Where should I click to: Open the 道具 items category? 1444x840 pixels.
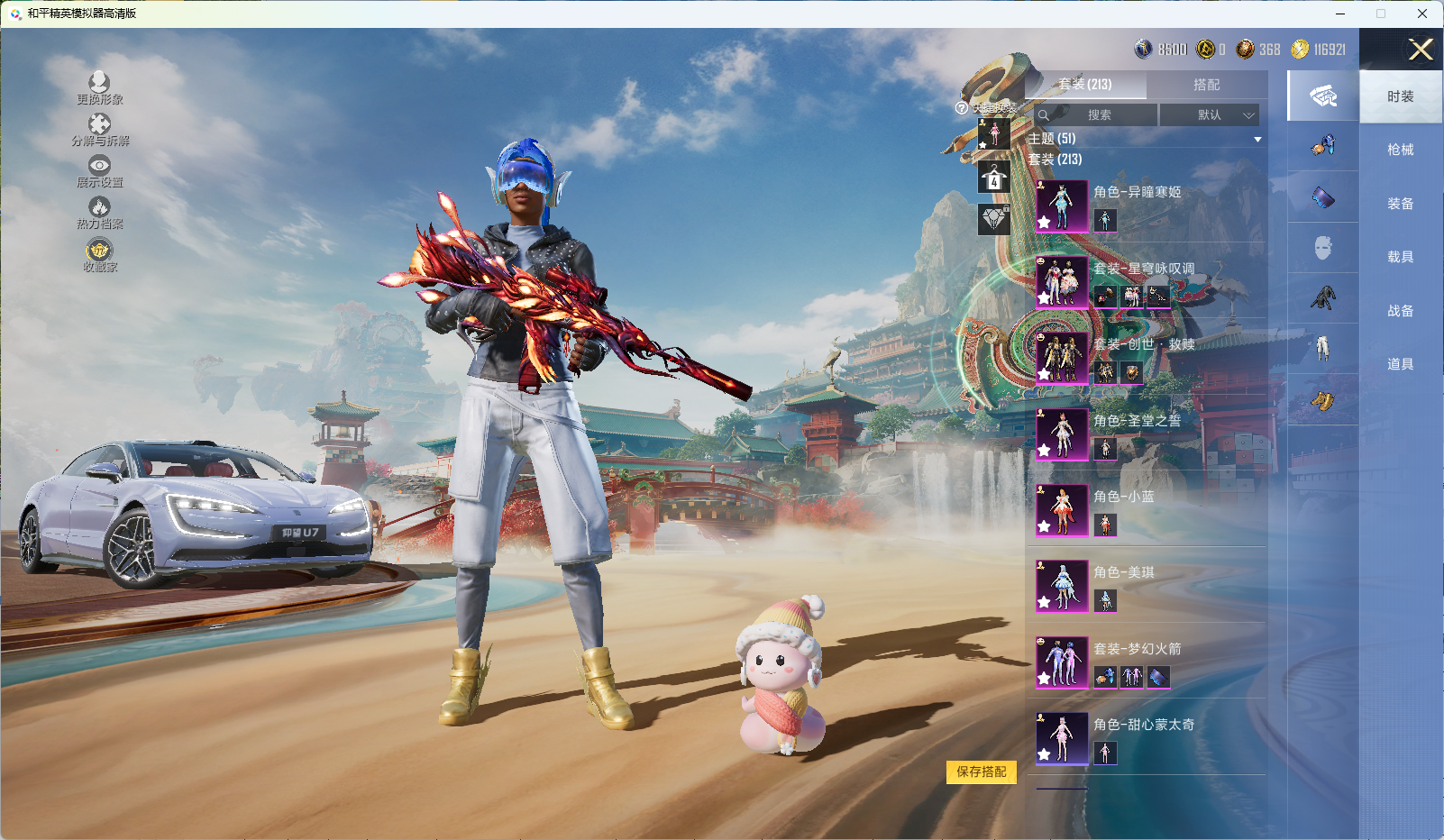[x=1400, y=364]
